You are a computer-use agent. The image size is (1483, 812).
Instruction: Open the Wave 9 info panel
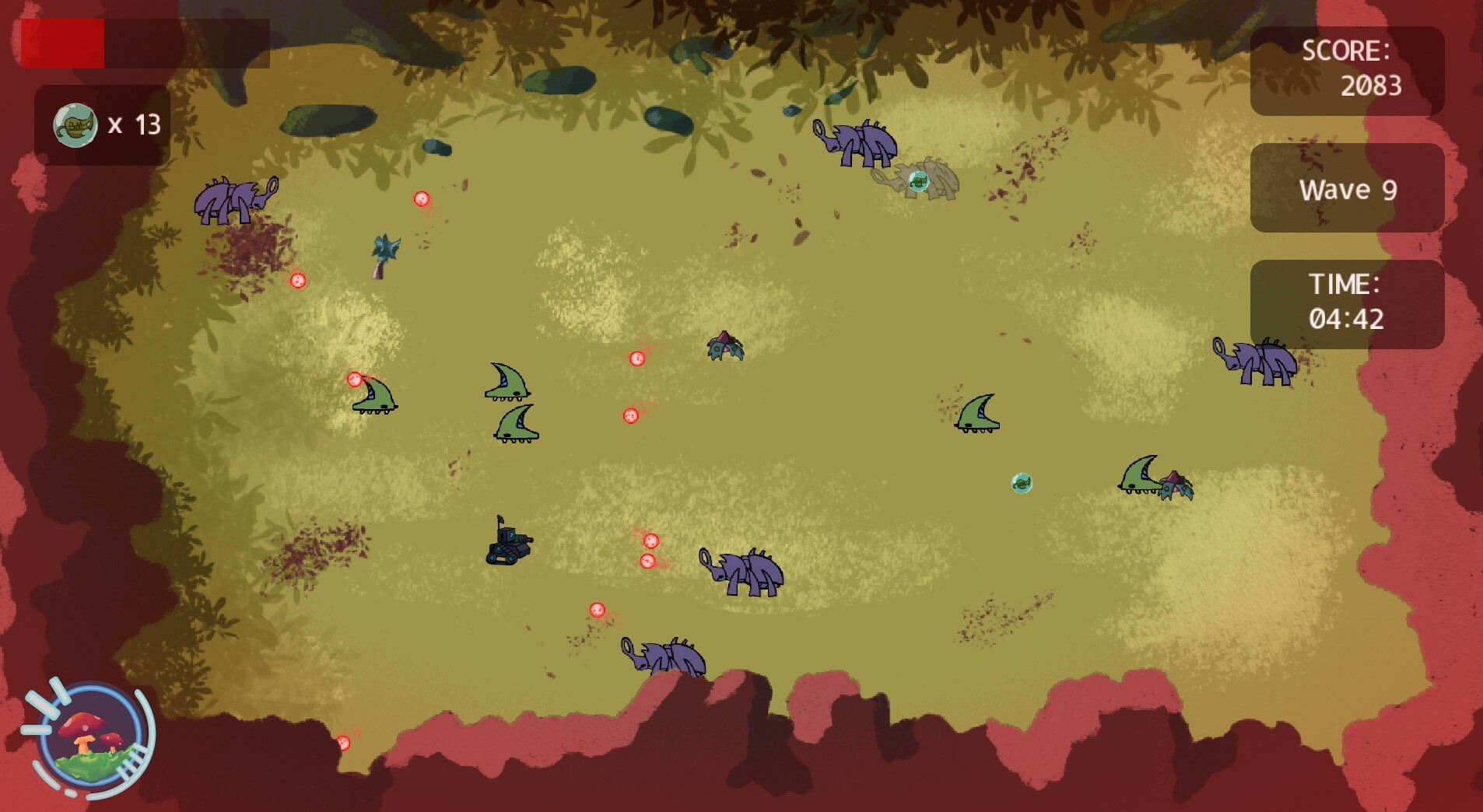click(x=1346, y=189)
